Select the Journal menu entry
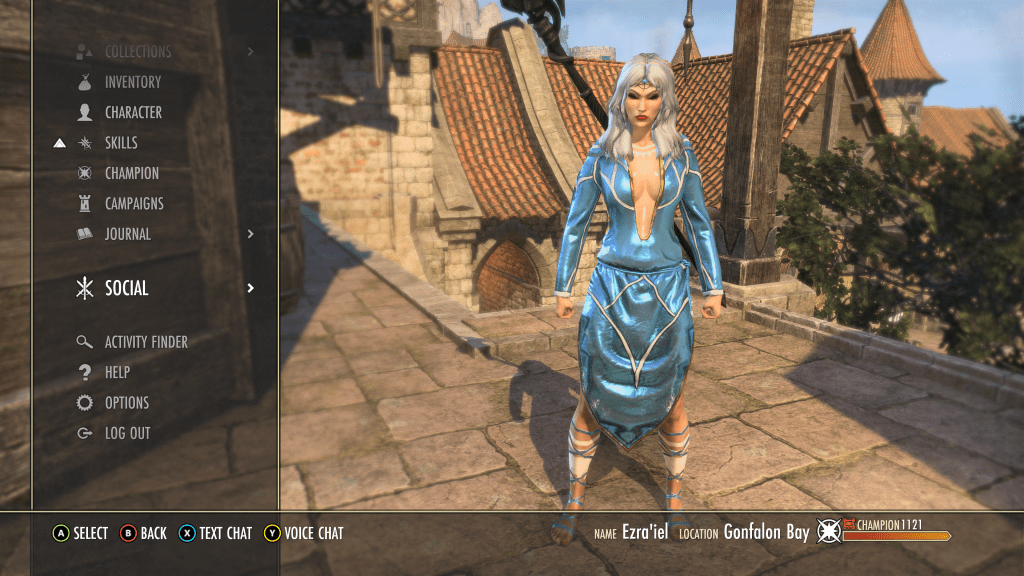The width and height of the screenshot is (1024, 576). point(128,234)
